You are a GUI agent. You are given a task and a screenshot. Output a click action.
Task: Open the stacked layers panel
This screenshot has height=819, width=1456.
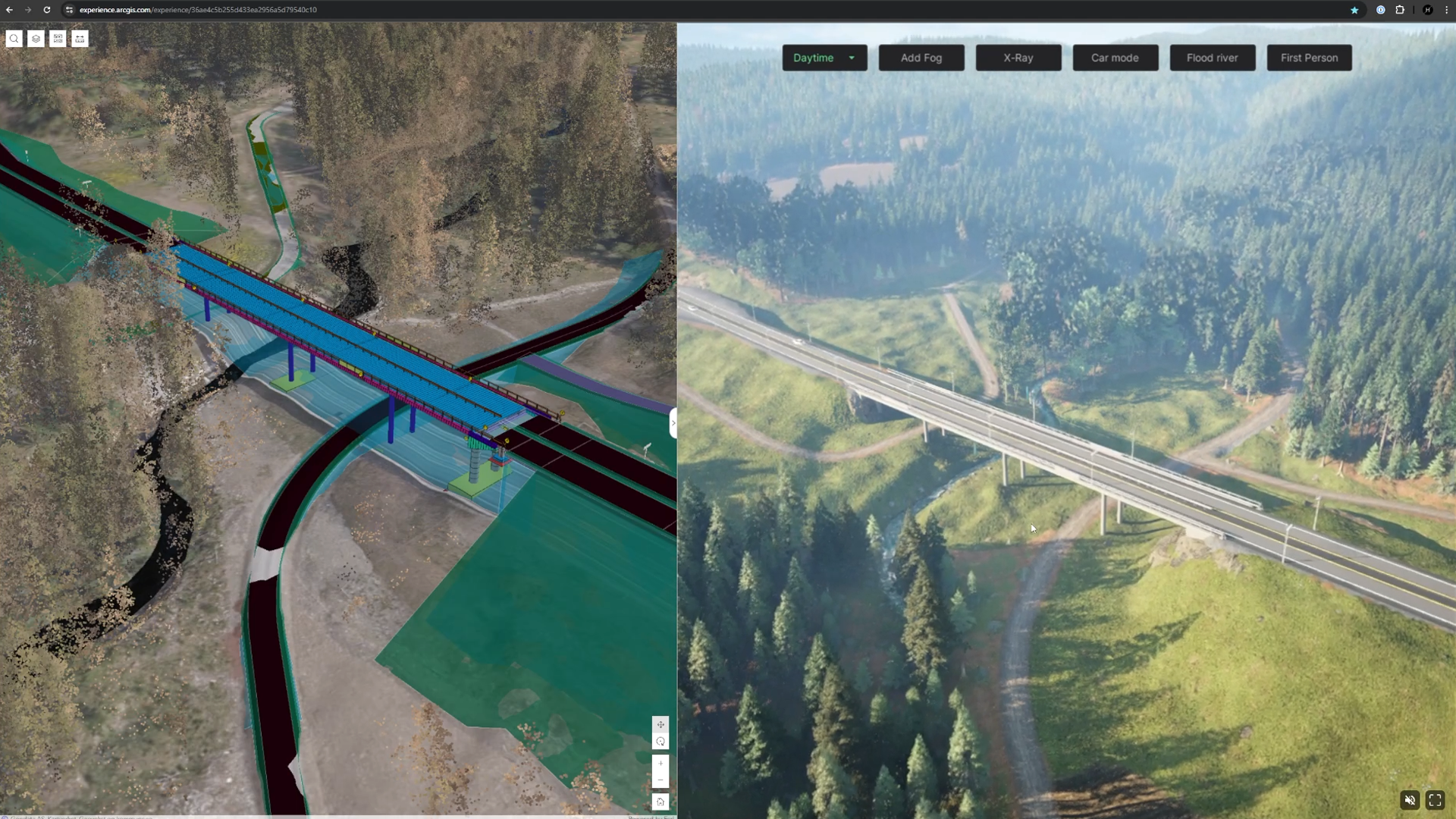pos(36,39)
